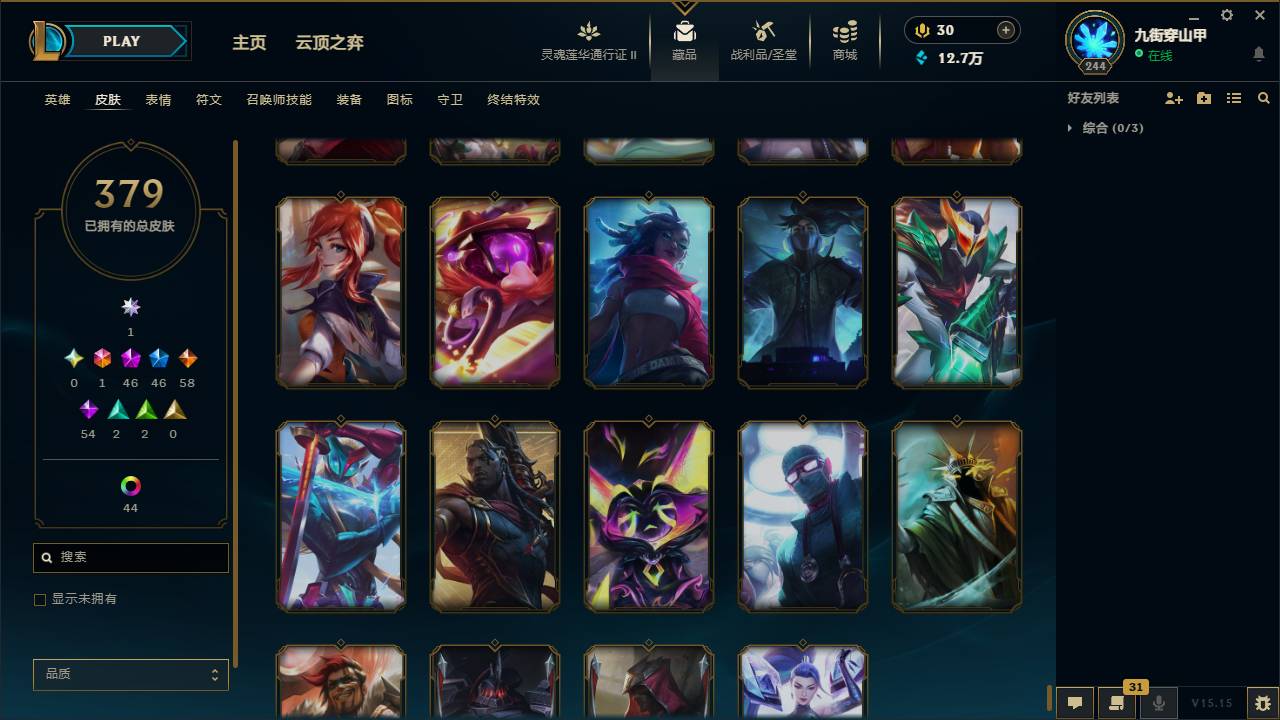Click the PLAY button
Screen dimensions: 1280x720
[121, 41]
